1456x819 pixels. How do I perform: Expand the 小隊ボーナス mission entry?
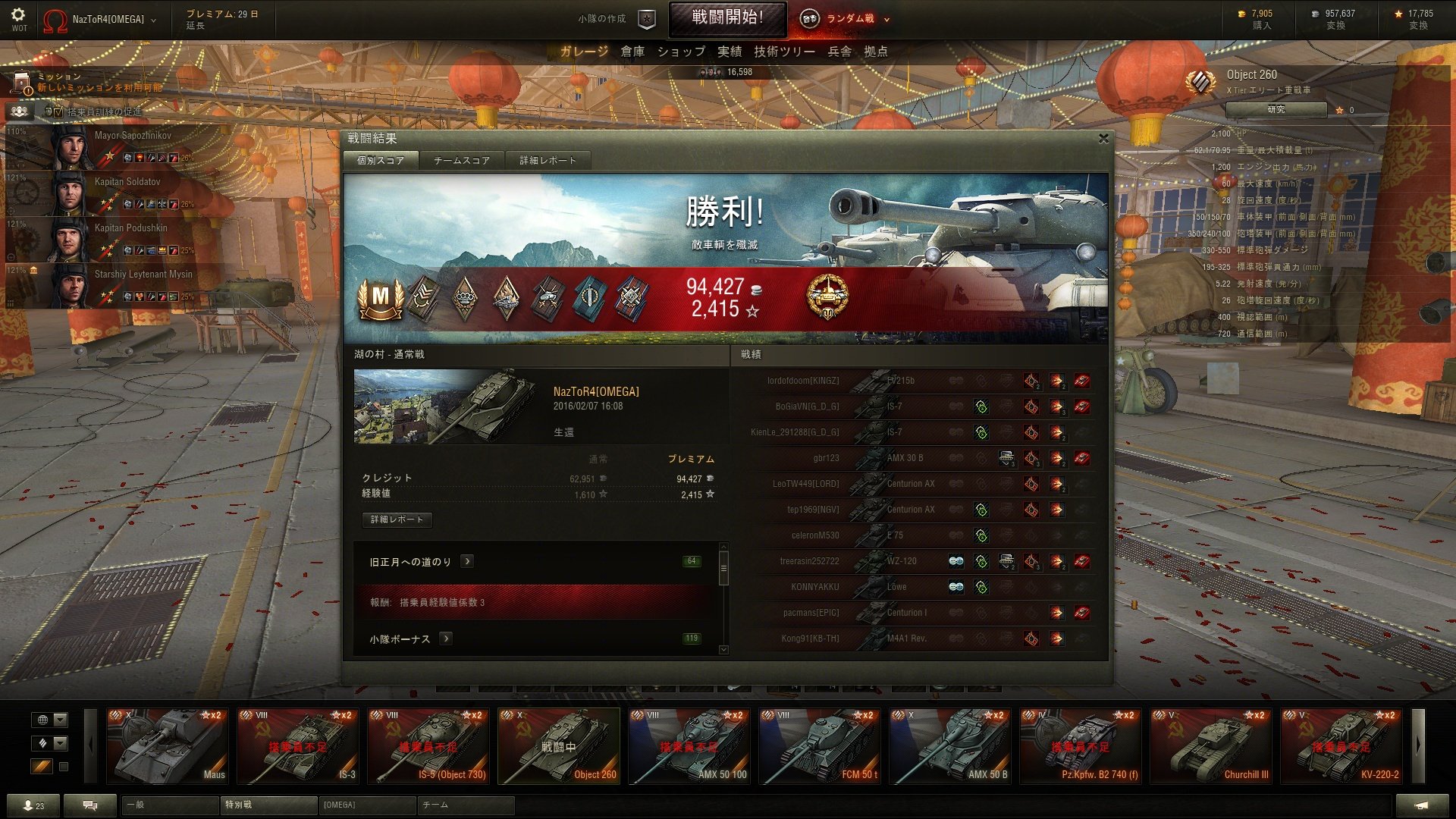(446, 639)
